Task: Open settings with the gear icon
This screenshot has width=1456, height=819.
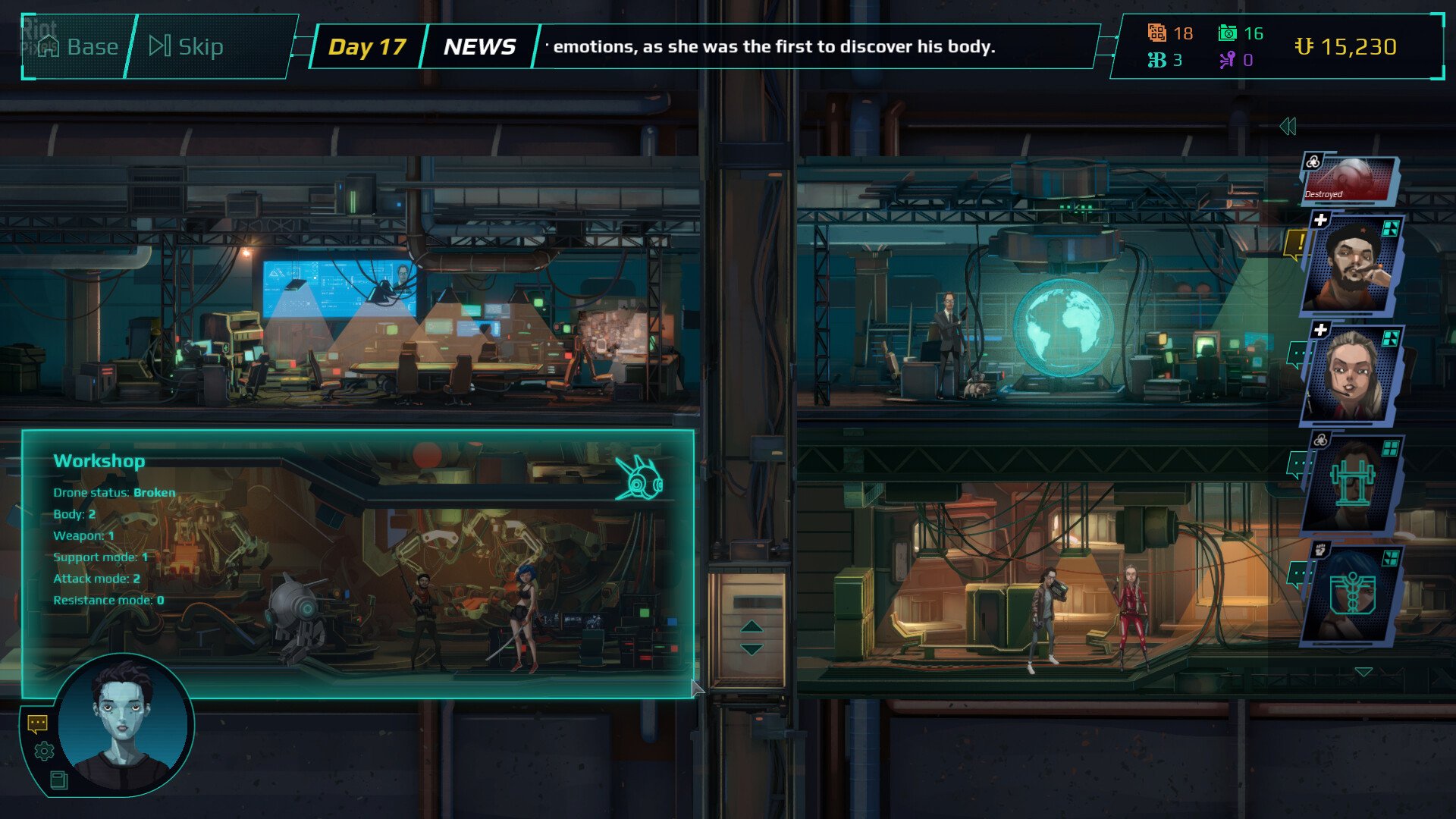Action: (x=45, y=751)
